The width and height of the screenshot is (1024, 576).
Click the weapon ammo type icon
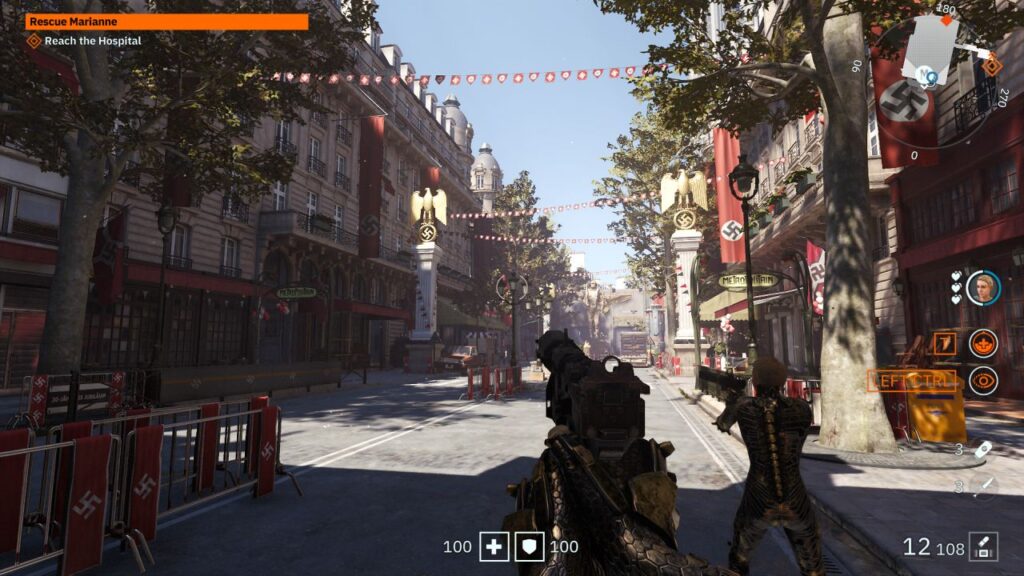click(983, 546)
